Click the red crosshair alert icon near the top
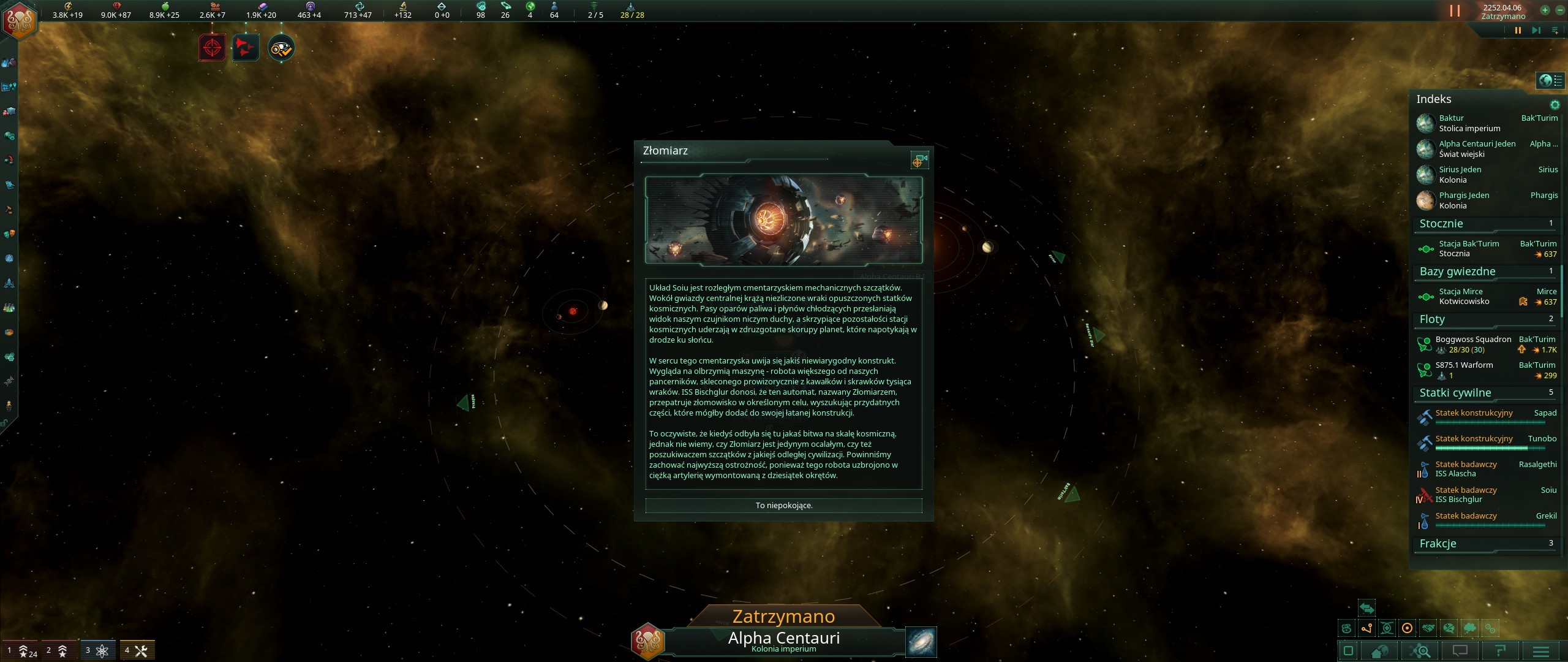Image resolution: width=1568 pixels, height=662 pixels. point(211,47)
